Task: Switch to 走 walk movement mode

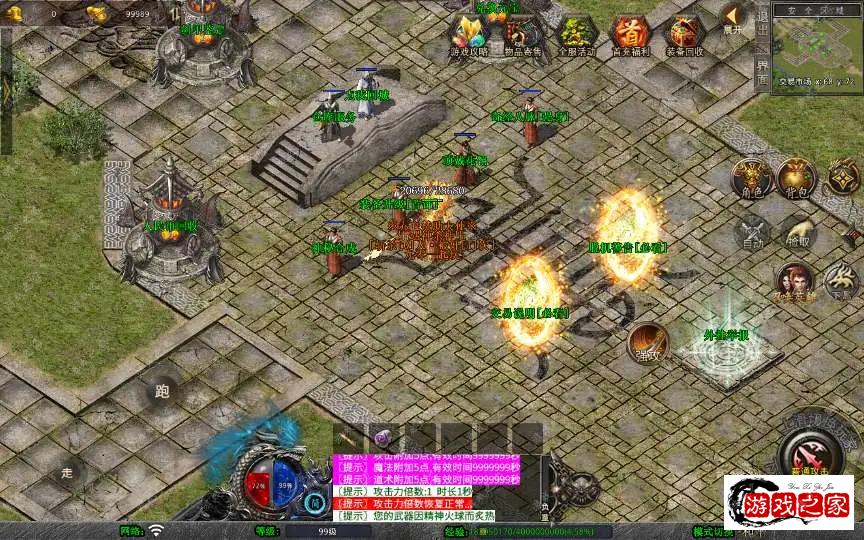Action: [68, 472]
